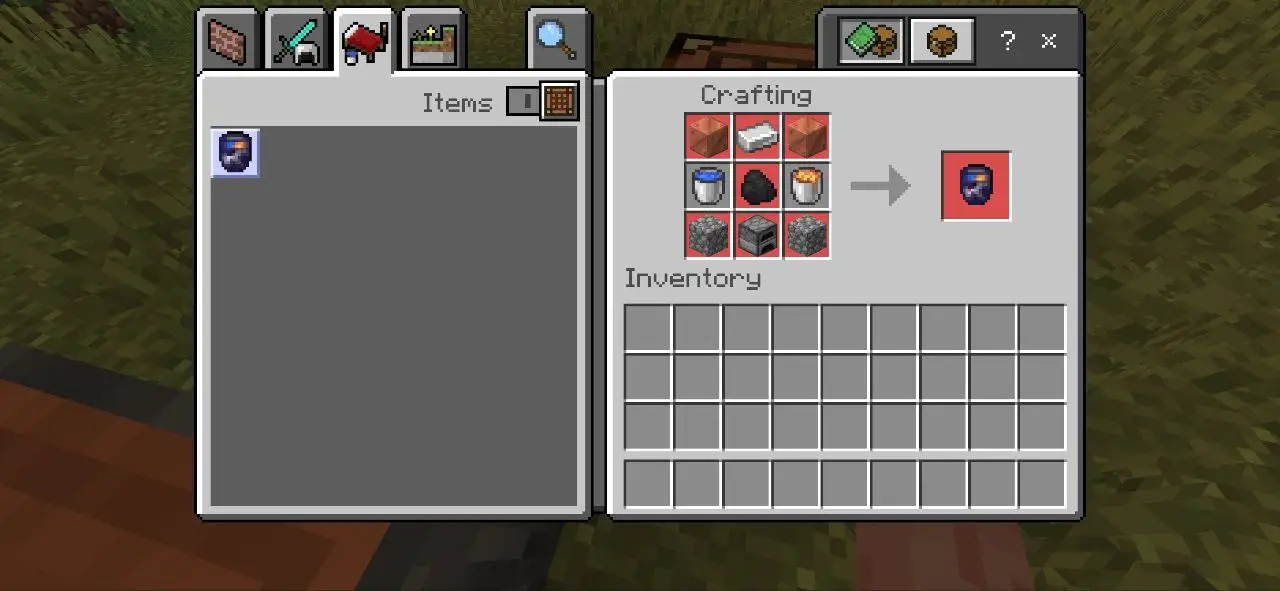Select the furnace in the crafting grid
The image size is (1280, 591).
(x=758, y=235)
